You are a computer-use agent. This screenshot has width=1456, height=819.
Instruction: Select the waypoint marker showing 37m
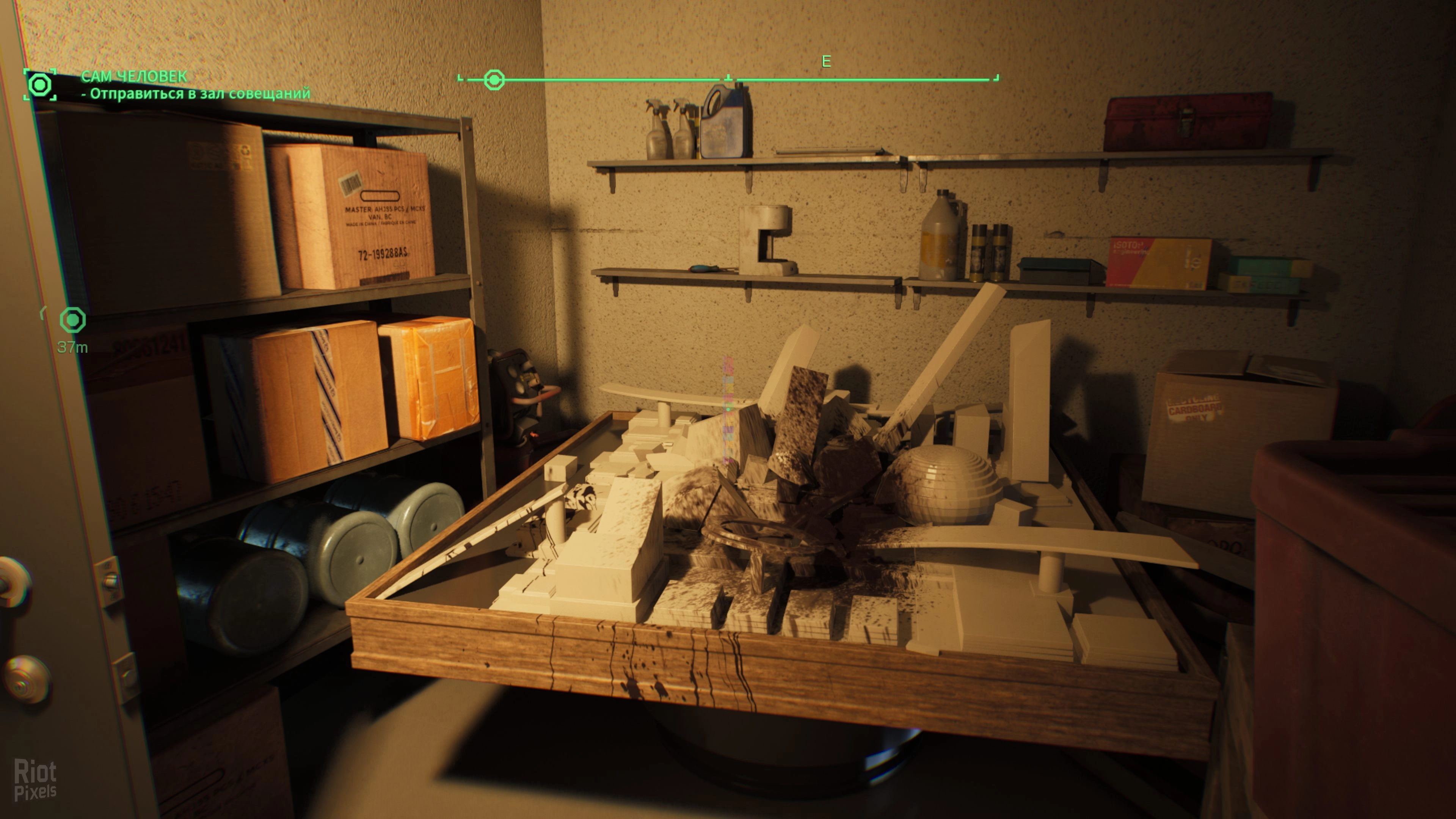pyautogui.click(x=72, y=320)
